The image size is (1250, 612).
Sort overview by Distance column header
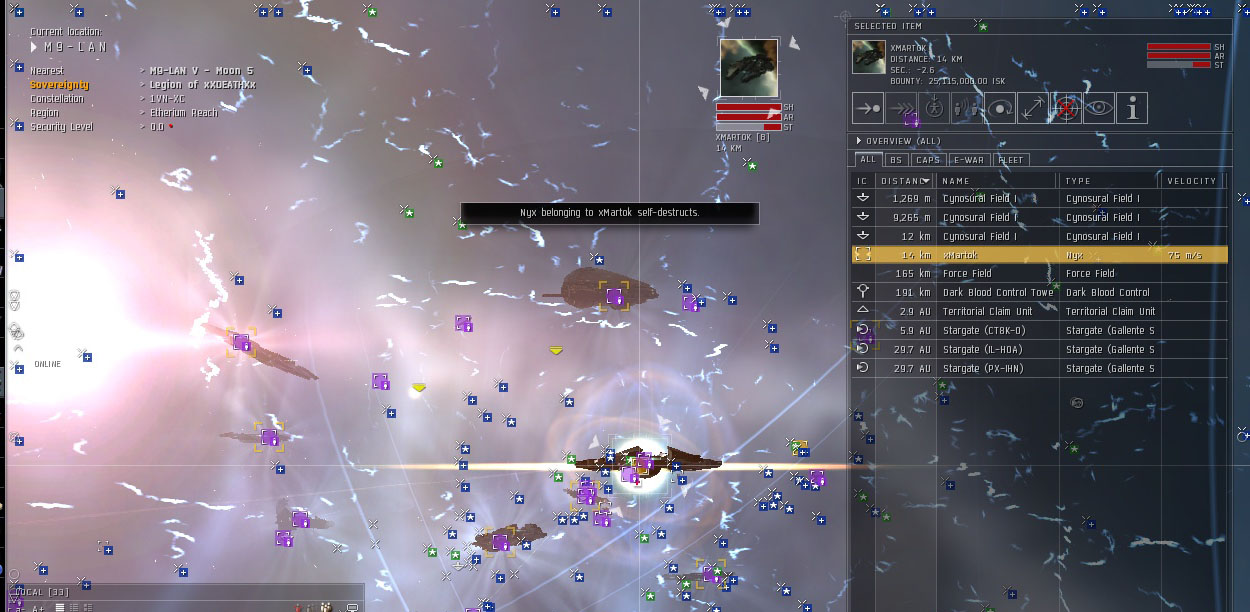coord(904,181)
